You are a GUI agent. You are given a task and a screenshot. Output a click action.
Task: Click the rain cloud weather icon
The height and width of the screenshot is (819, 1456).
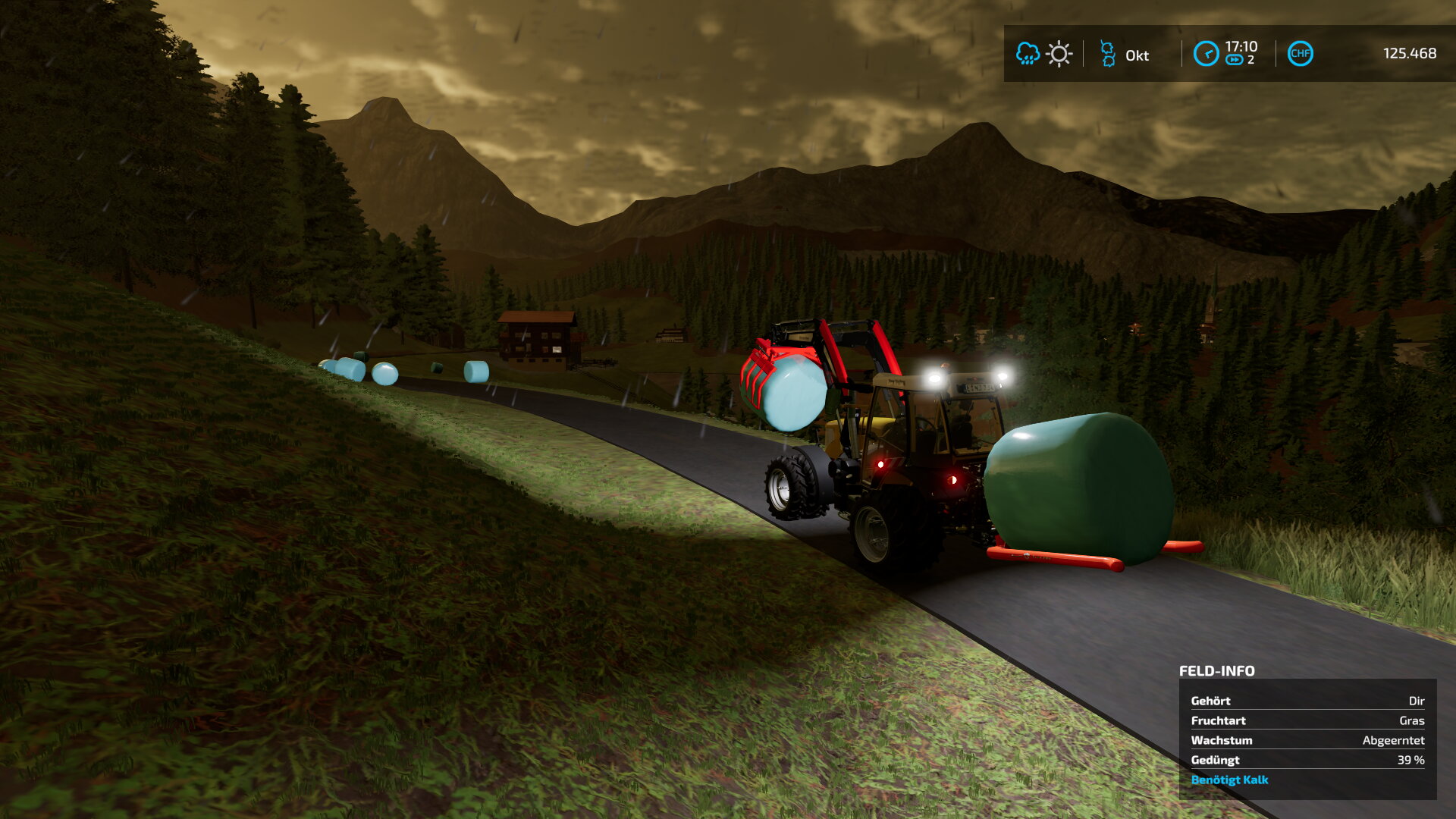(x=1028, y=54)
